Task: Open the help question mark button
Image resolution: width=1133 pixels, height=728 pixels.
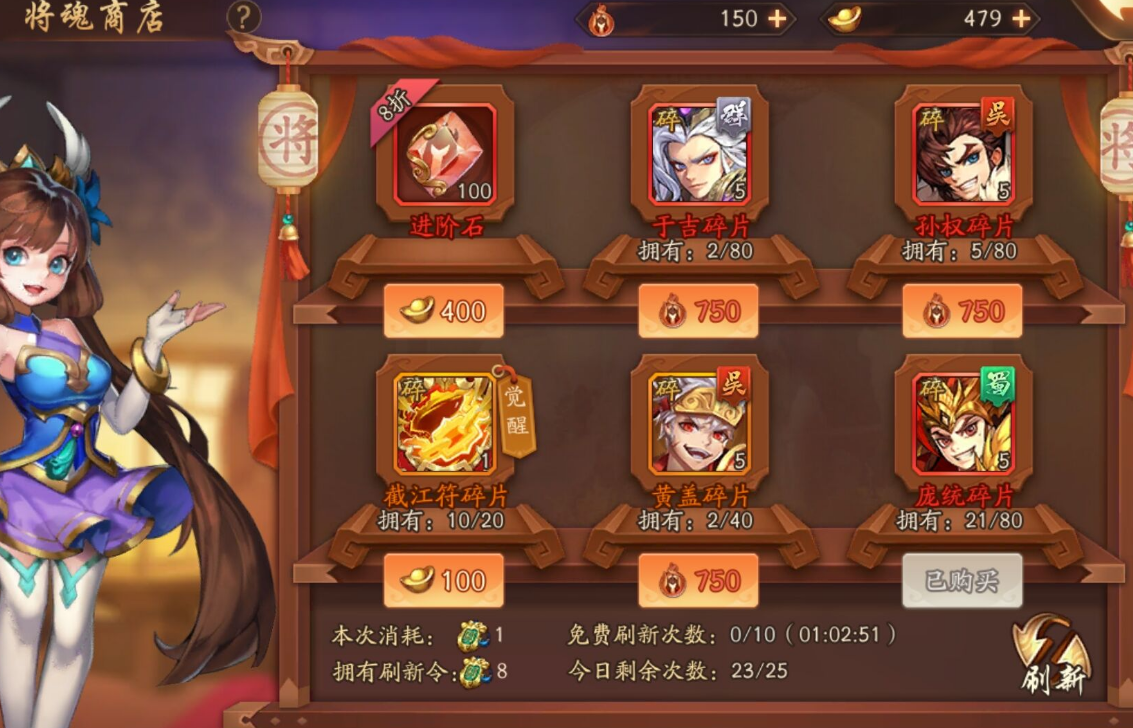Action: 244,17
